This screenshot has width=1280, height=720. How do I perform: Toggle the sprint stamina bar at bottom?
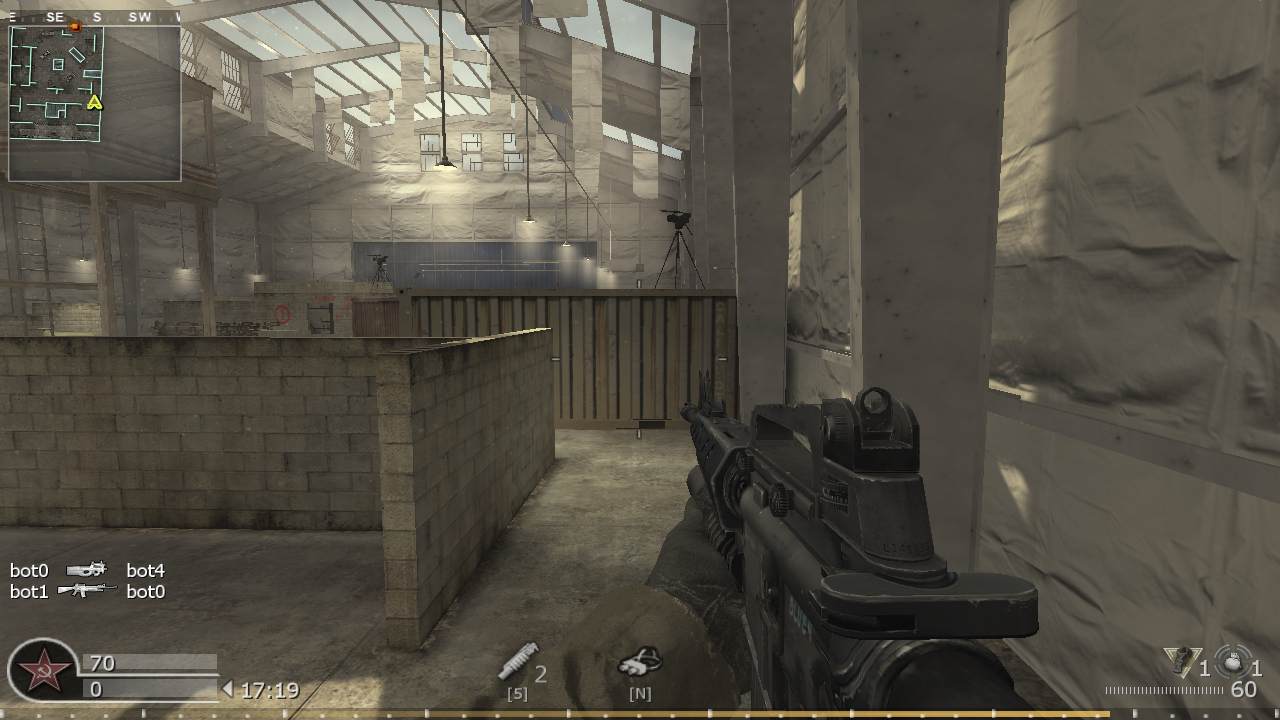click(x=640, y=714)
